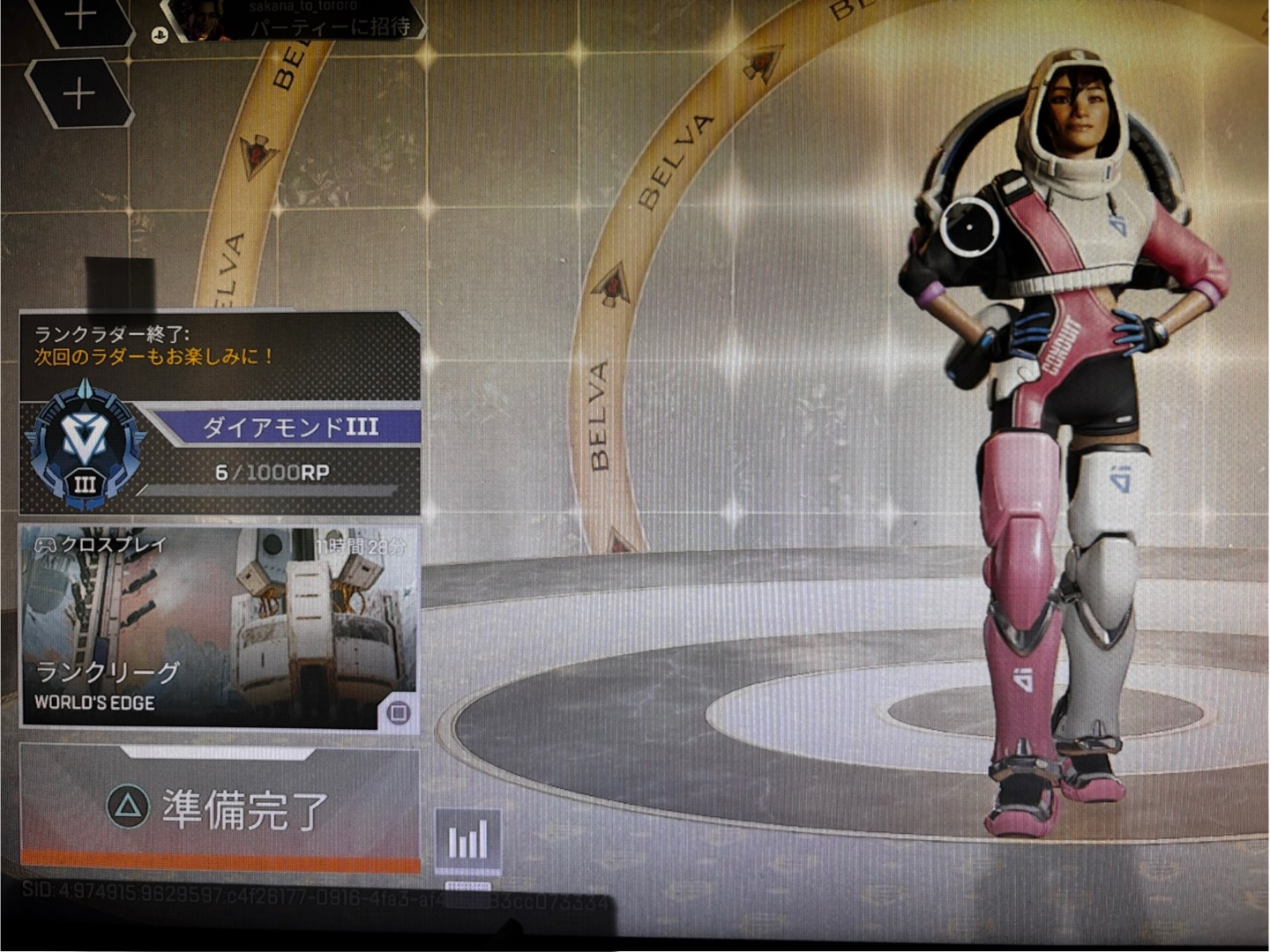Viewport: 1270px width, 952px height.
Task: Select the パーティーに招待 party invite banner
Action: click(x=300, y=23)
